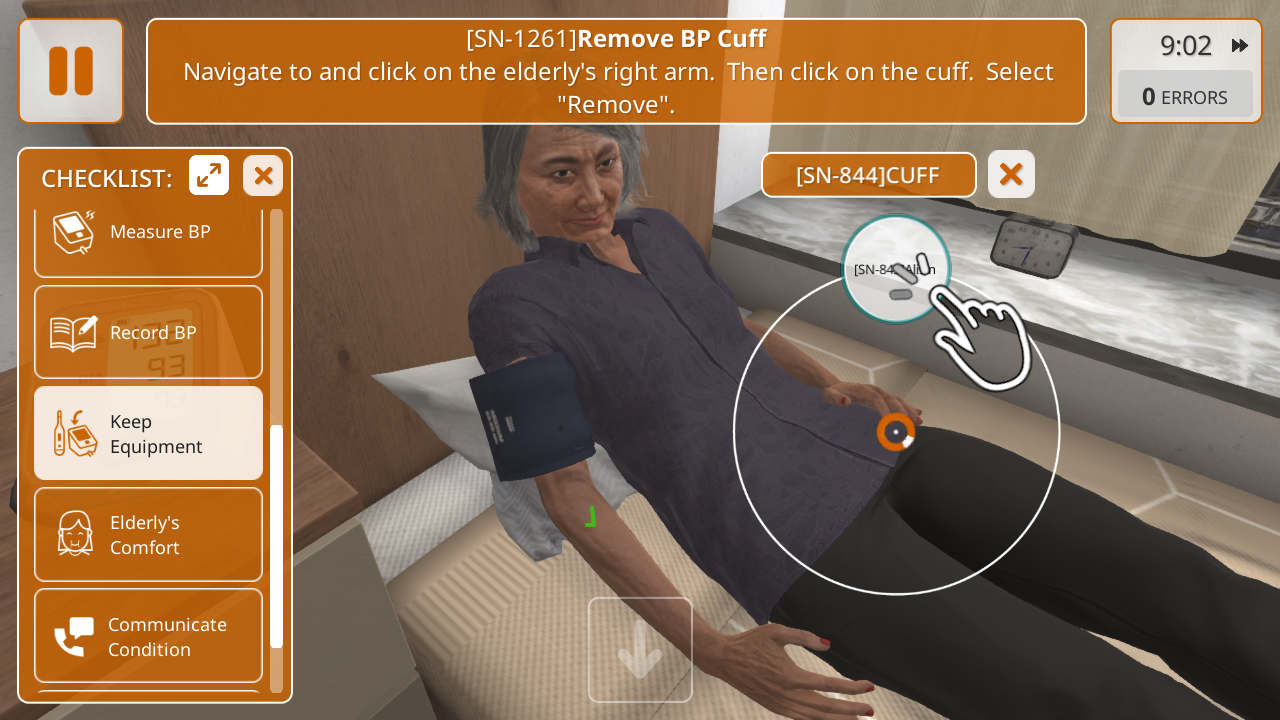Expand the checklist panel

(x=209, y=176)
